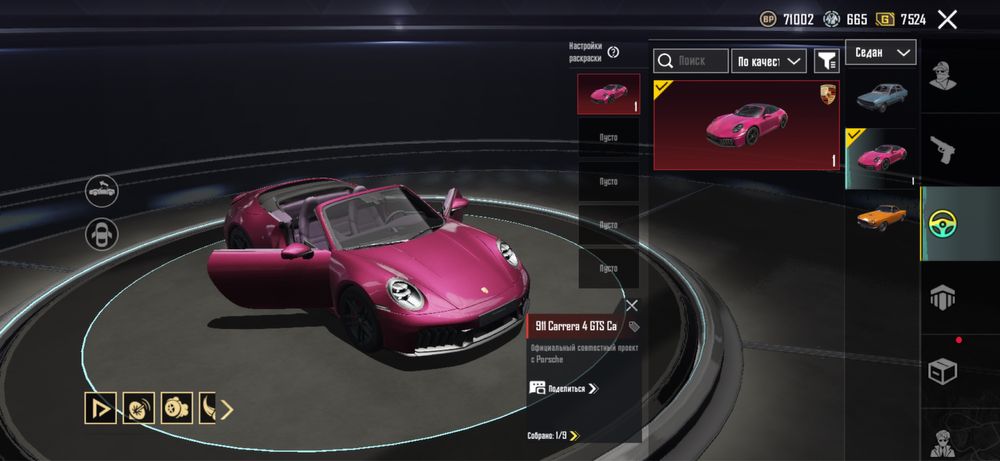Toggle the convertible roof icon
1000x461 pixels.
(102, 189)
